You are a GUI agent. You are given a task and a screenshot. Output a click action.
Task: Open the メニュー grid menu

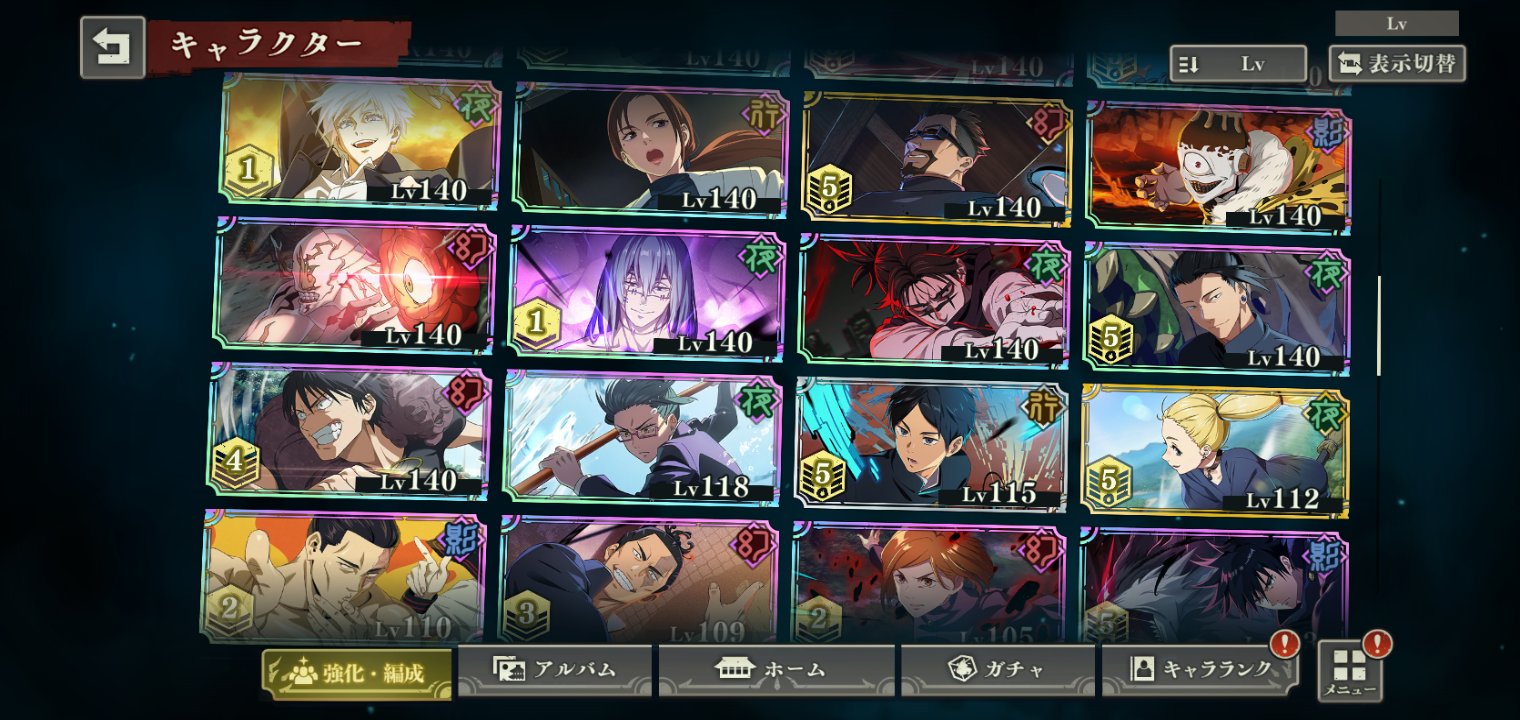1349,671
